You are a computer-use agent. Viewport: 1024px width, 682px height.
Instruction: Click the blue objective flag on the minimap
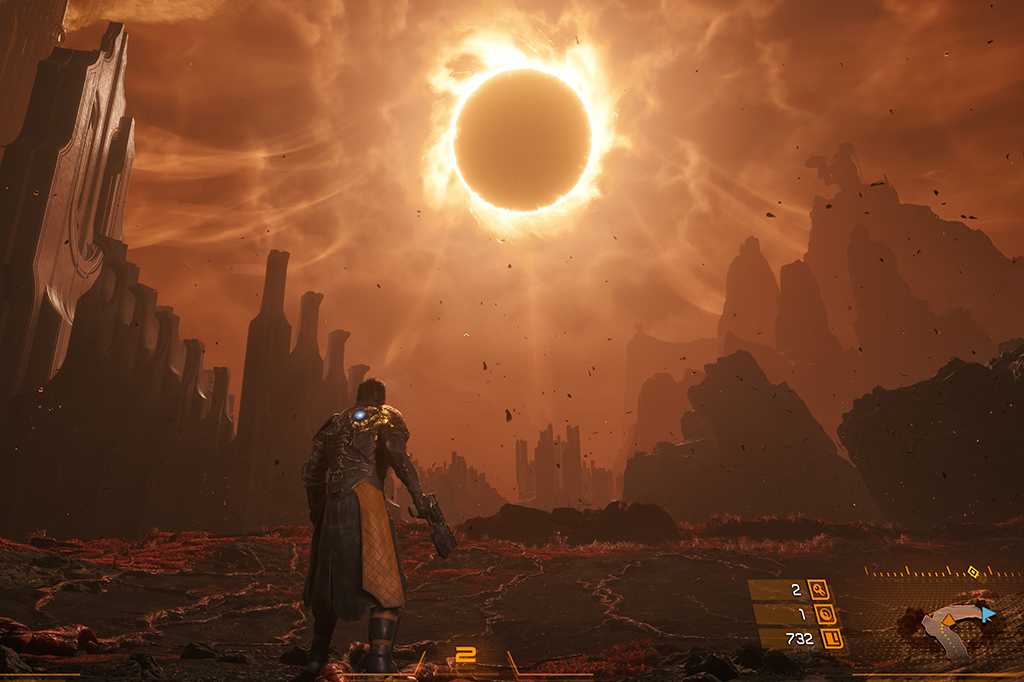(988, 613)
